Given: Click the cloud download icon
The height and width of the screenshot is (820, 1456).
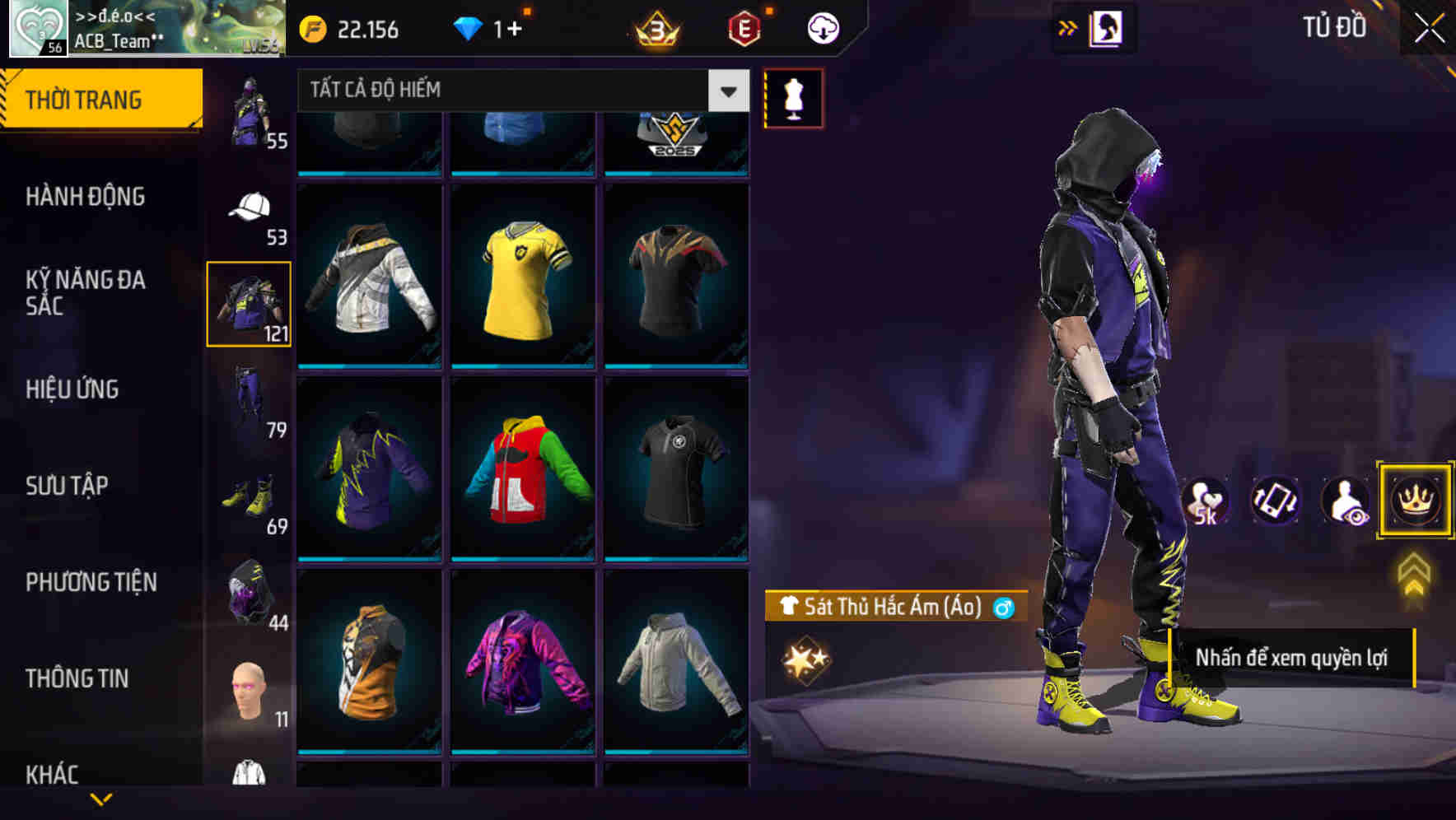Looking at the screenshot, I should [x=821, y=27].
